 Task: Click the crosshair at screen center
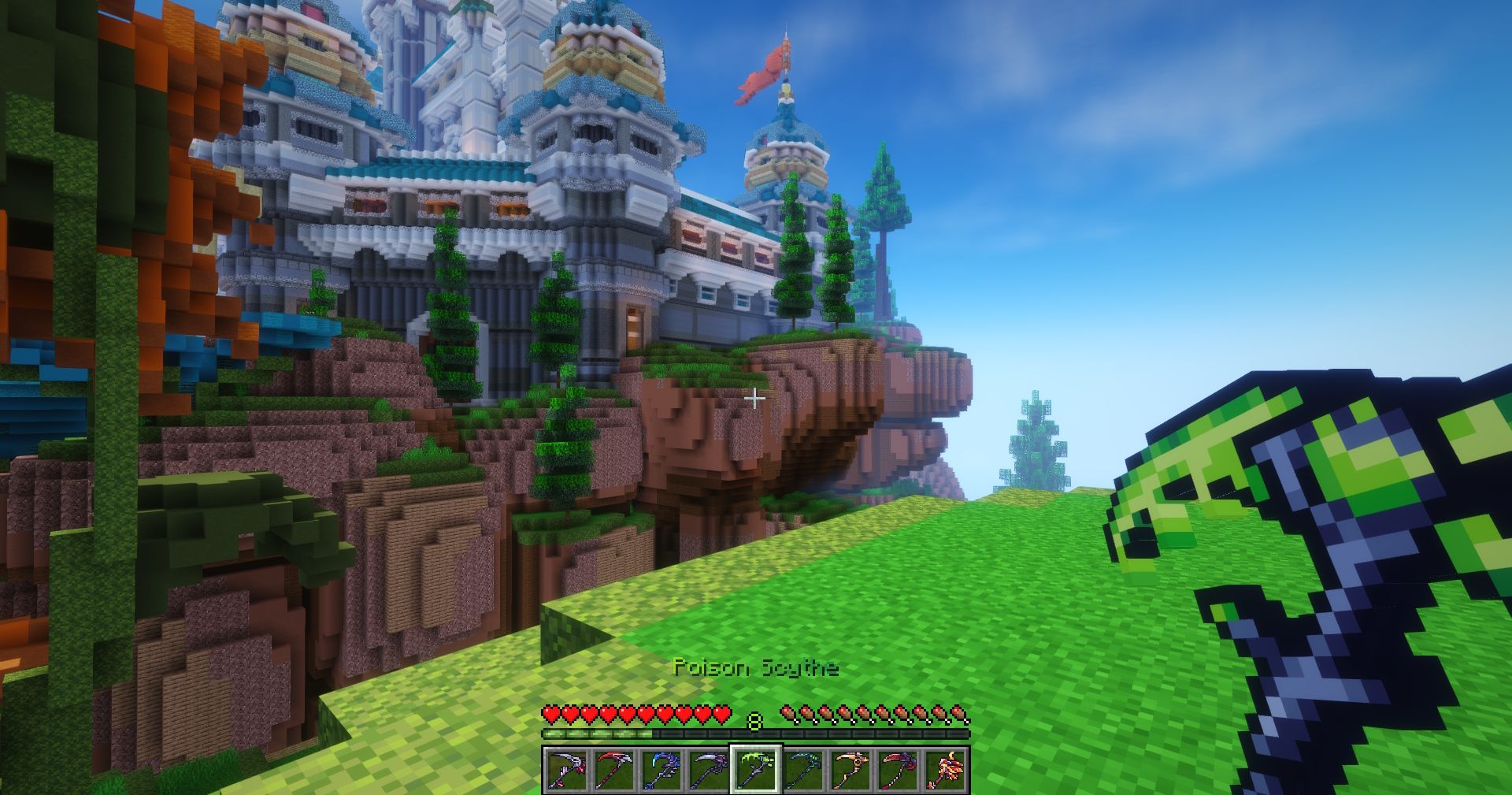point(756,398)
